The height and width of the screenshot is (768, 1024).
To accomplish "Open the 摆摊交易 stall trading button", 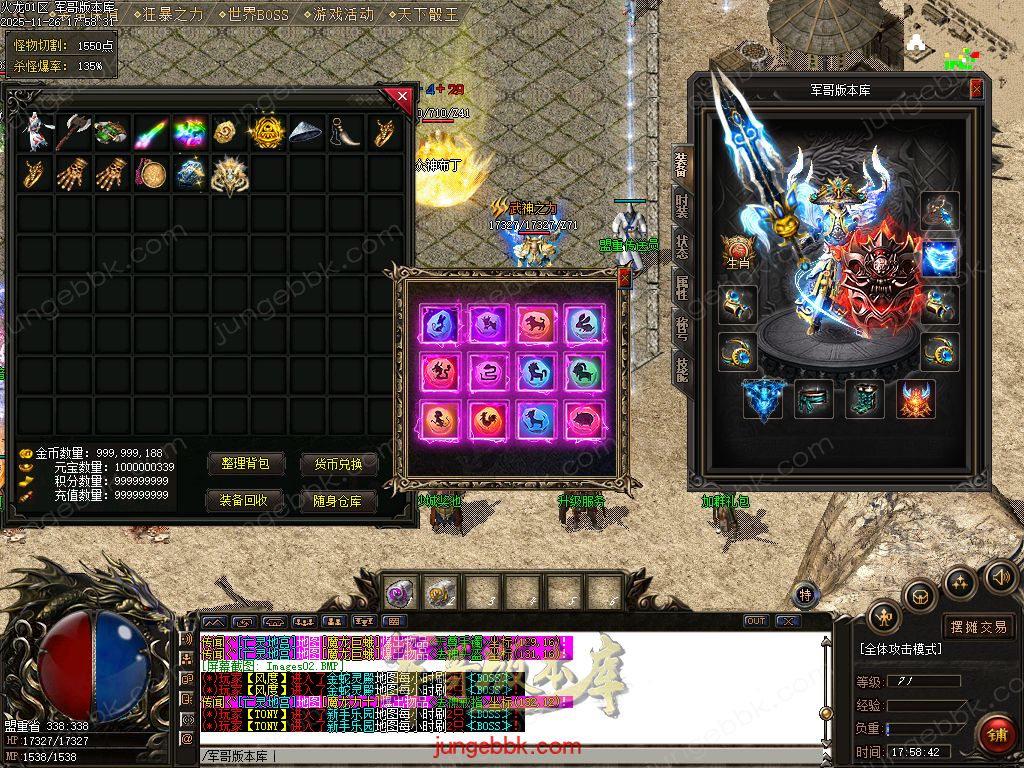I will point(978,627).
